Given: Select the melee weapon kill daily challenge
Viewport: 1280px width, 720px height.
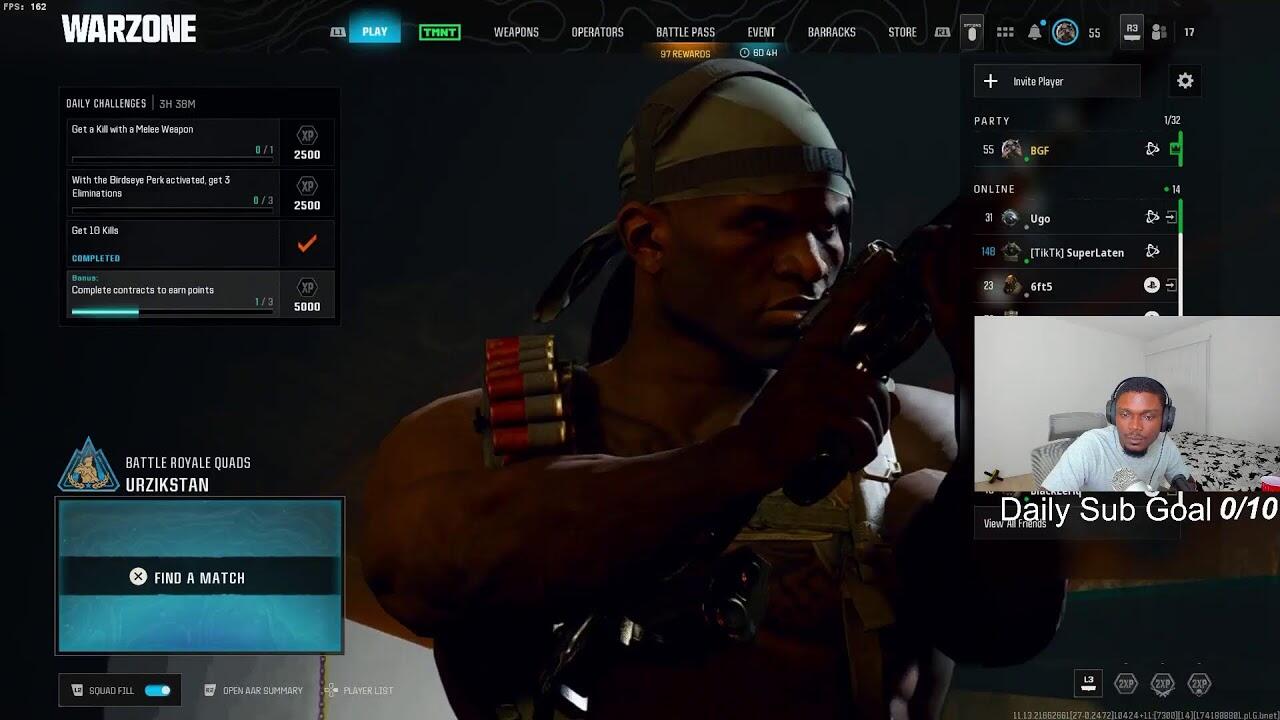Looking at the screenshot, I should coord(172,141).
